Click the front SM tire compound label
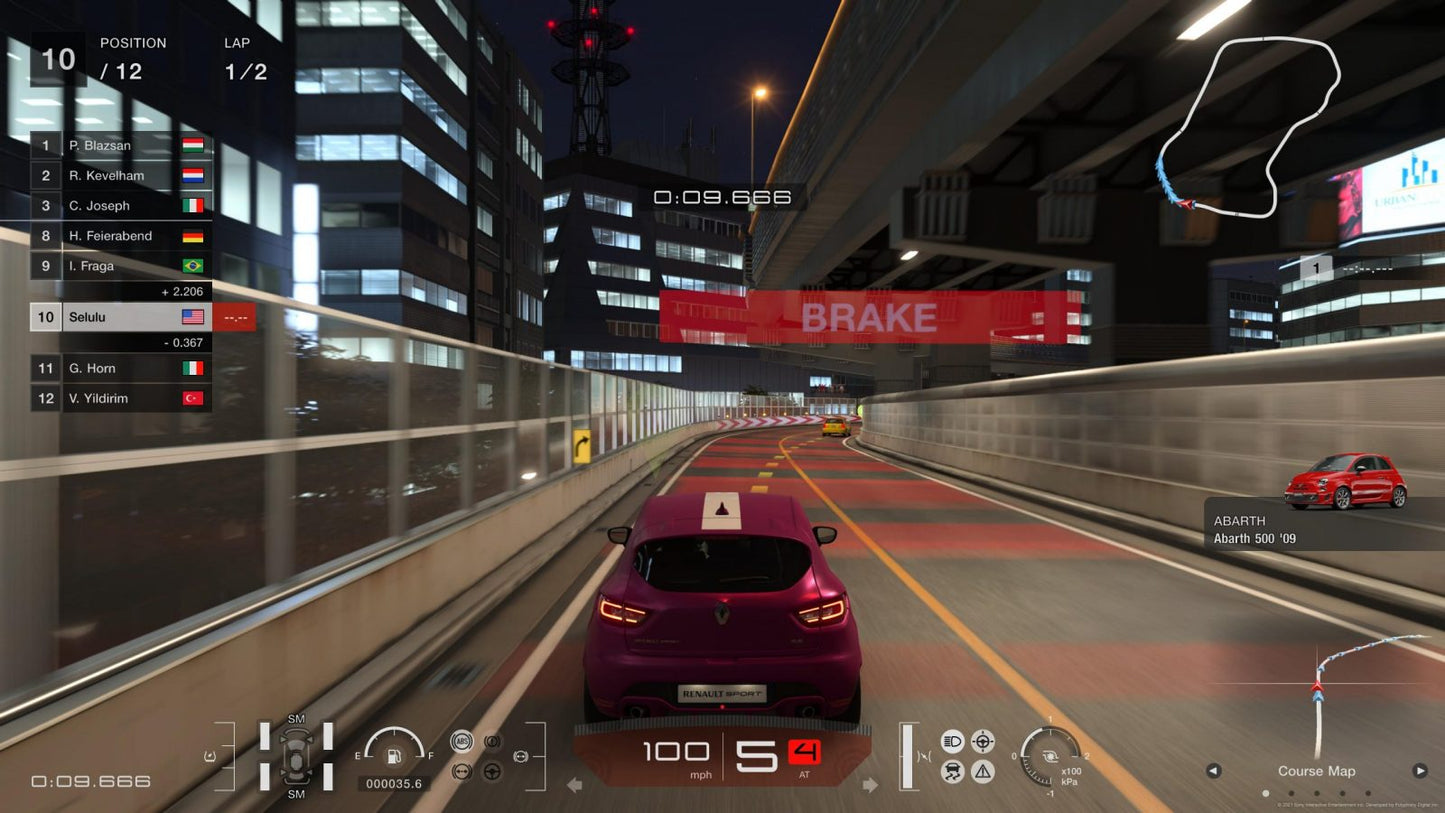Screen dimensions: 1445x813 [295, 718]
